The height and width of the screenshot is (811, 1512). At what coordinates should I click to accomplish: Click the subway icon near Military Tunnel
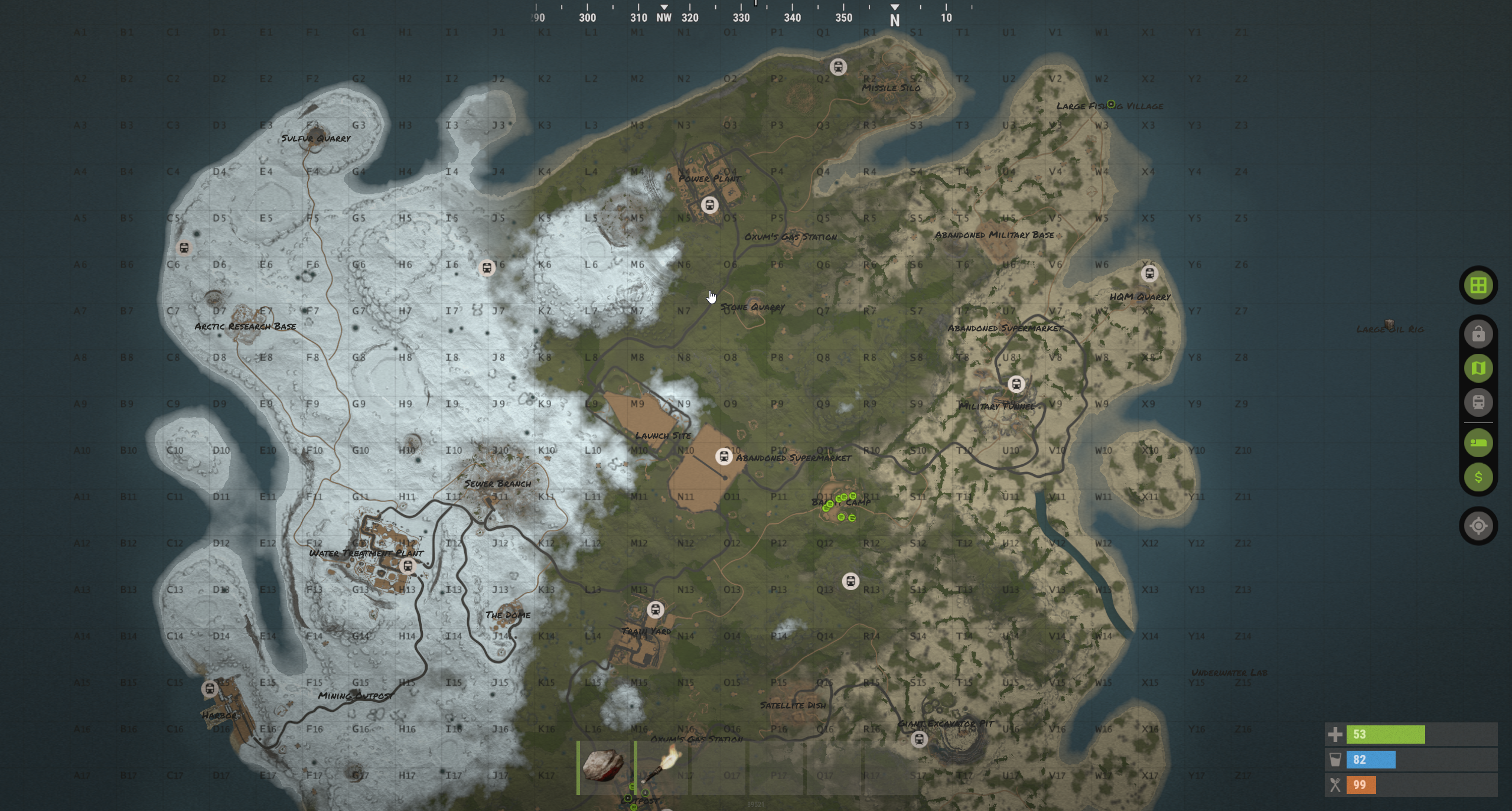1017,384
